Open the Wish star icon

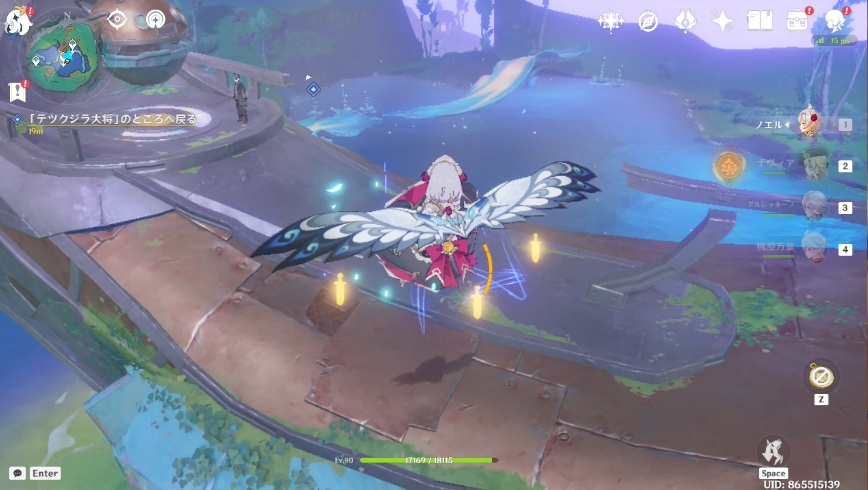(611, 20)
